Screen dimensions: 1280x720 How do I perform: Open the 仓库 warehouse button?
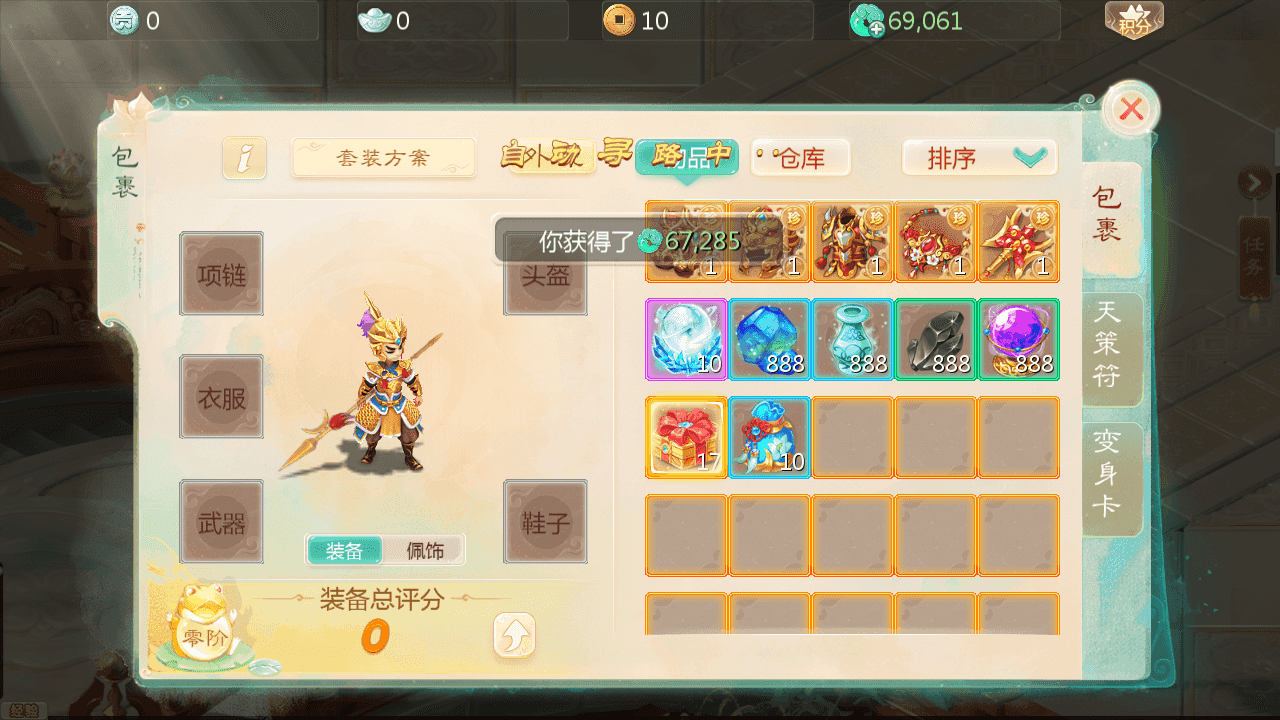tap(799, 157)
